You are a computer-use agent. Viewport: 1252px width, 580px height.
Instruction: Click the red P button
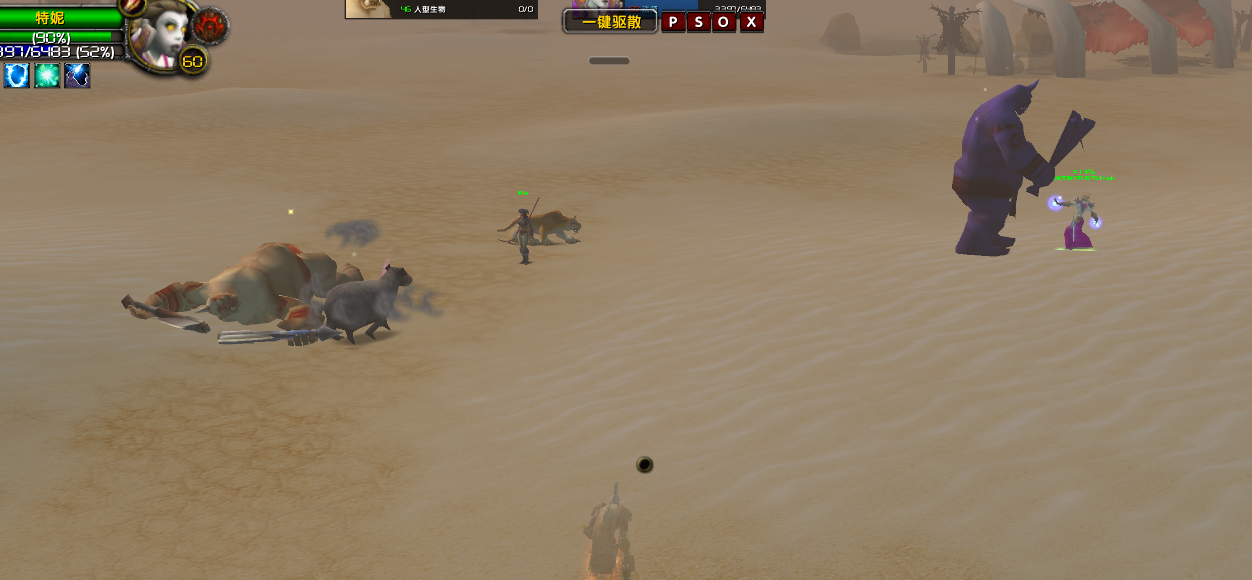[x=673, y=22]
